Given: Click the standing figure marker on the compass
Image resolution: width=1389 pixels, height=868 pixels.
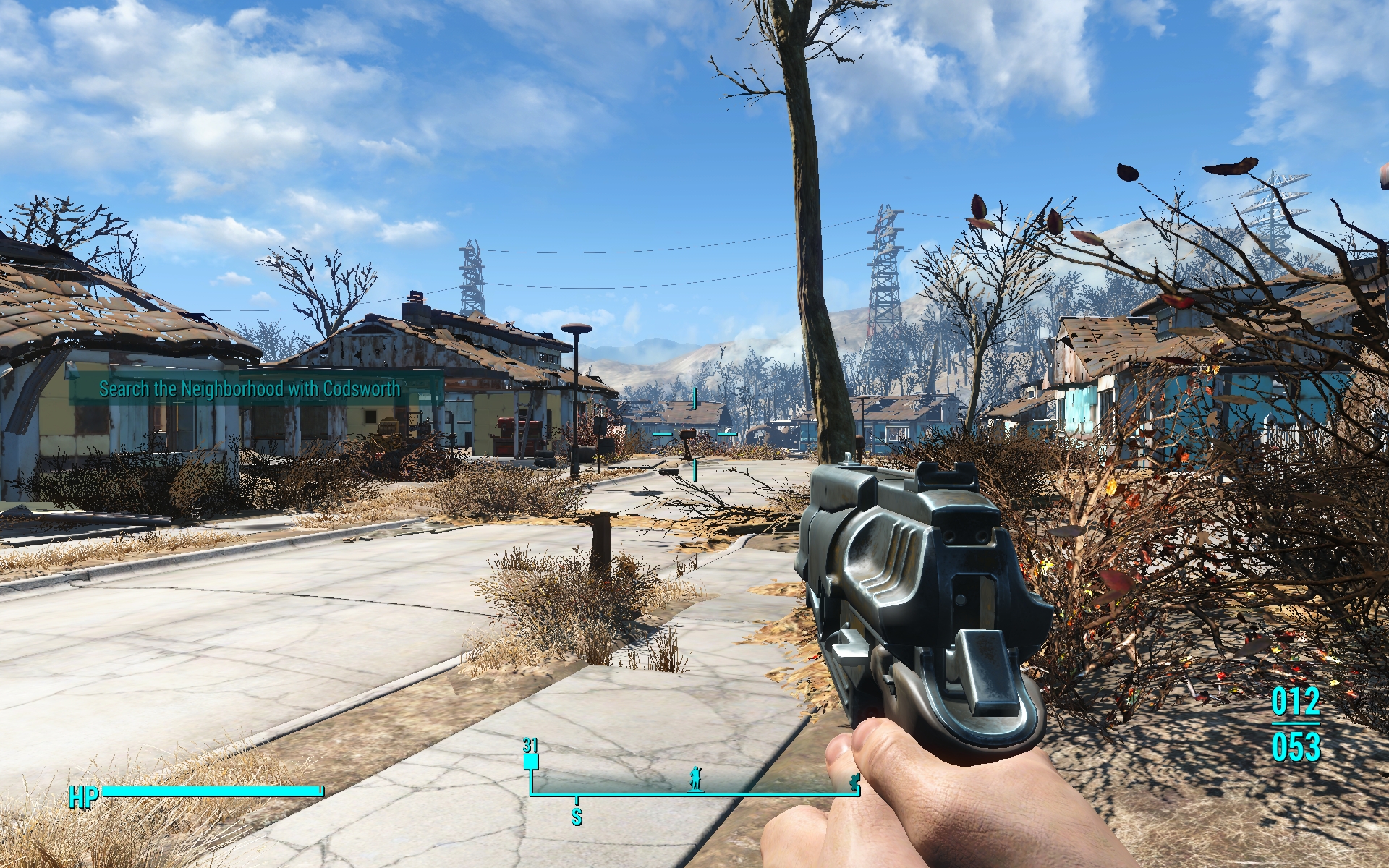Looking at the screenshot, I should click(695, 778).
